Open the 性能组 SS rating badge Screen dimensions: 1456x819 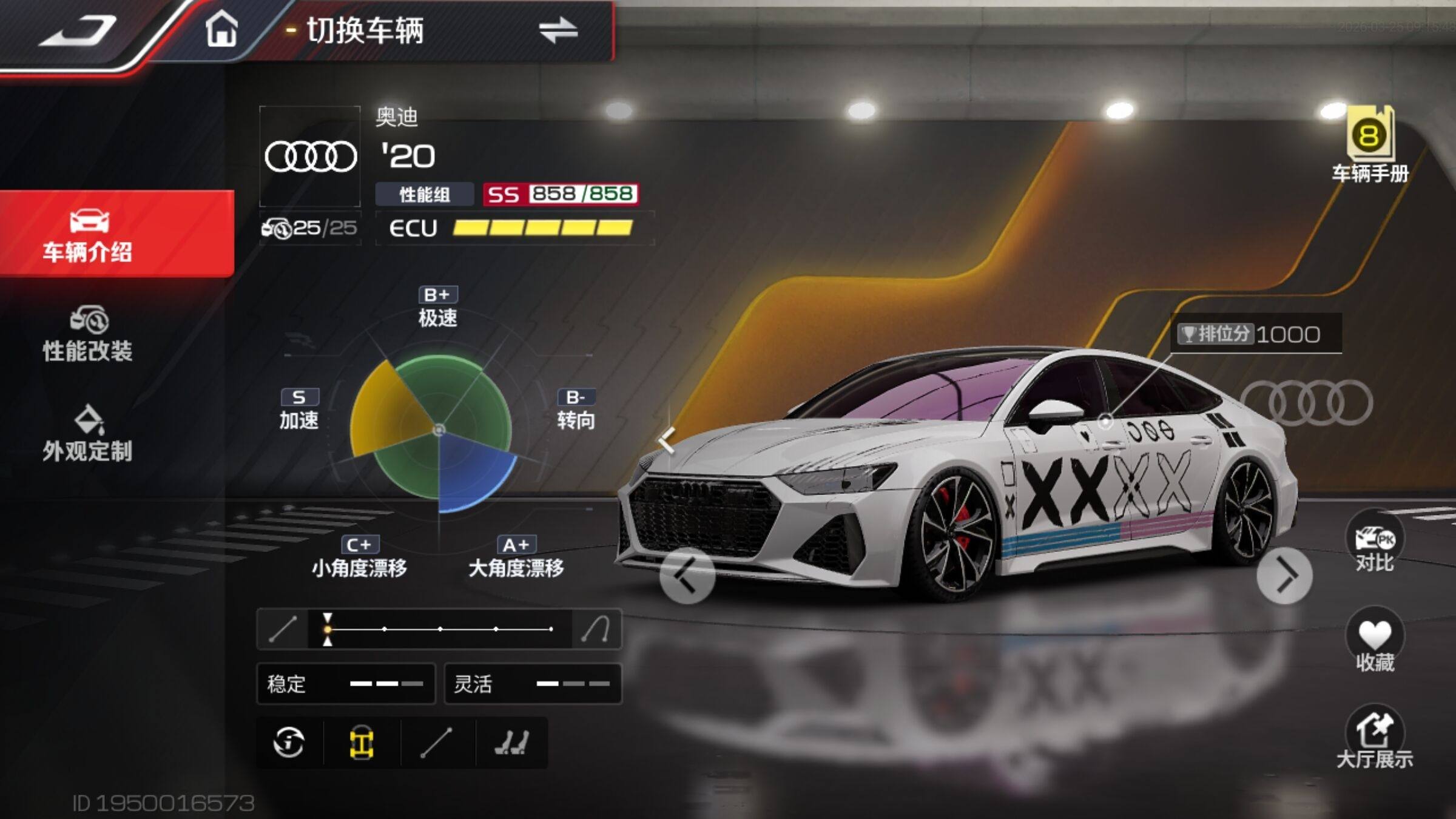pos(560,194)
